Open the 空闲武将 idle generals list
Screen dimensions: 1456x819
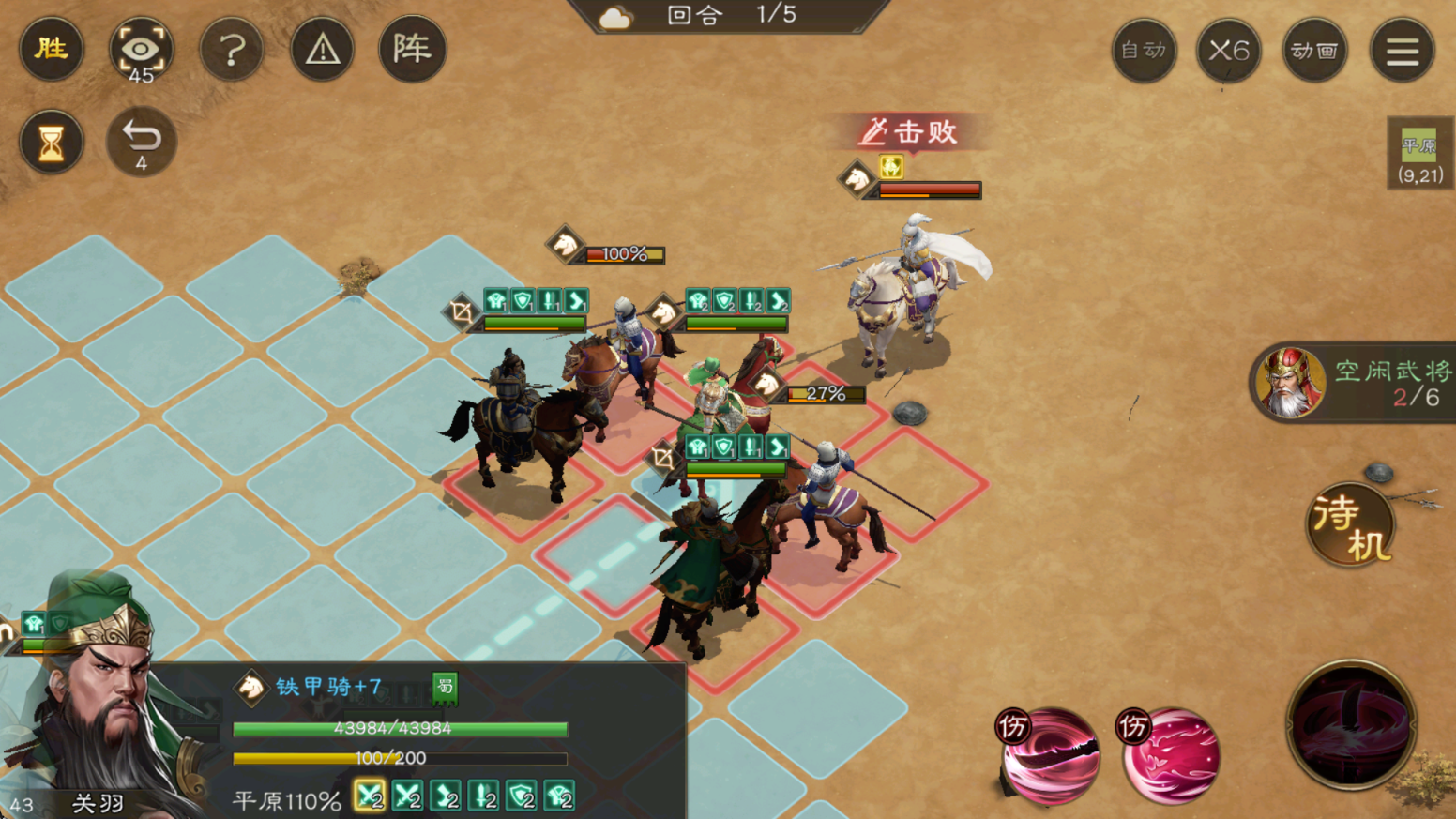click(1356, 383)
